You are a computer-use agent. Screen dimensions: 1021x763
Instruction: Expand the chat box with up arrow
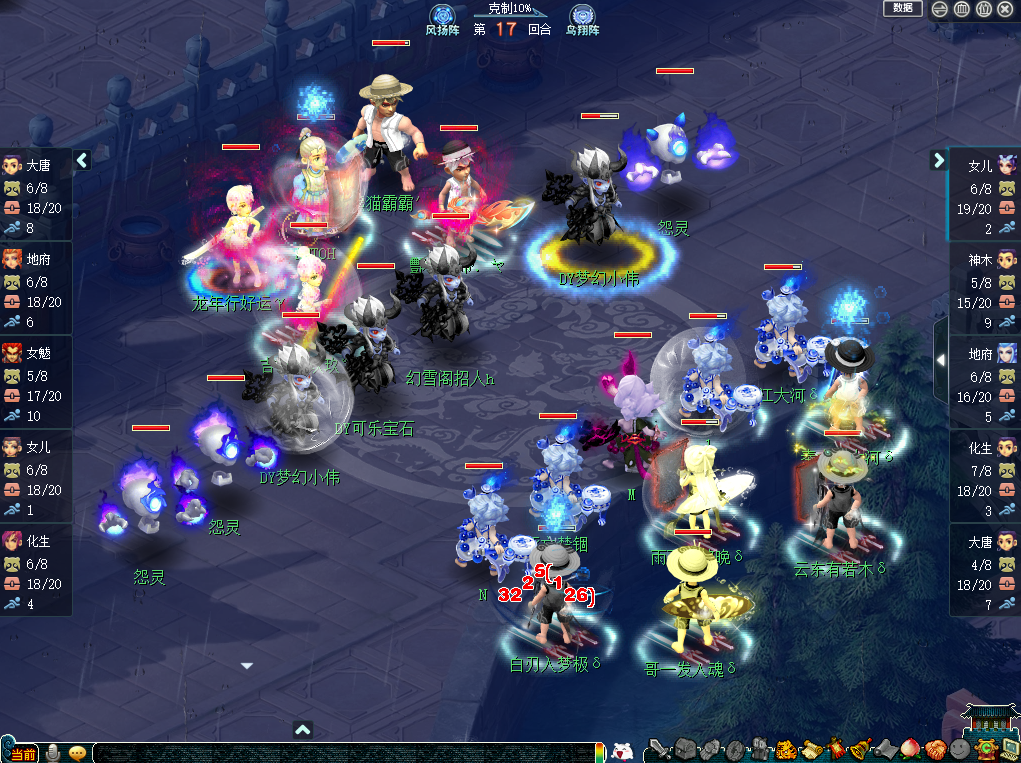tap(303, 729)
